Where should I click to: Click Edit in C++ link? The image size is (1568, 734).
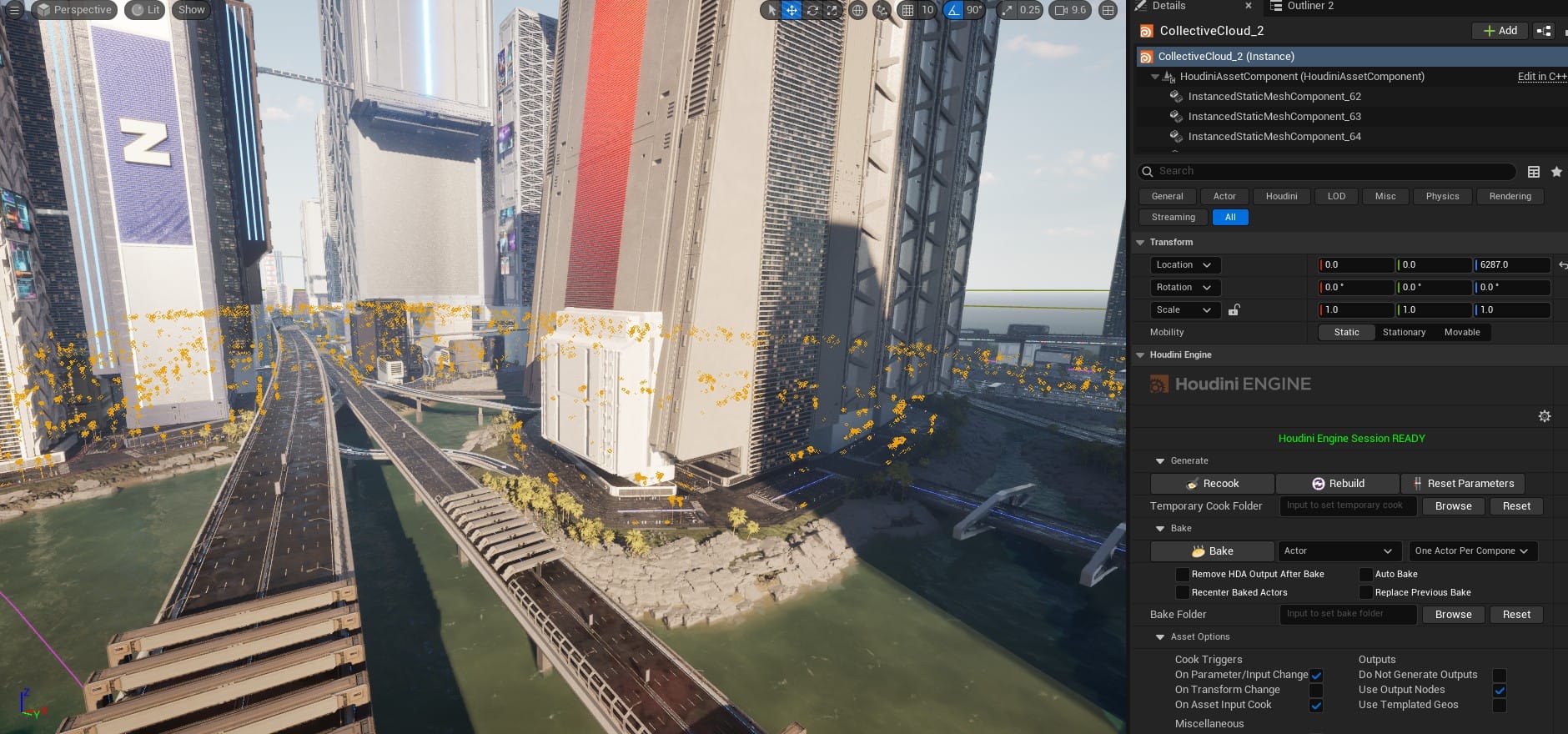(1541, 77)
